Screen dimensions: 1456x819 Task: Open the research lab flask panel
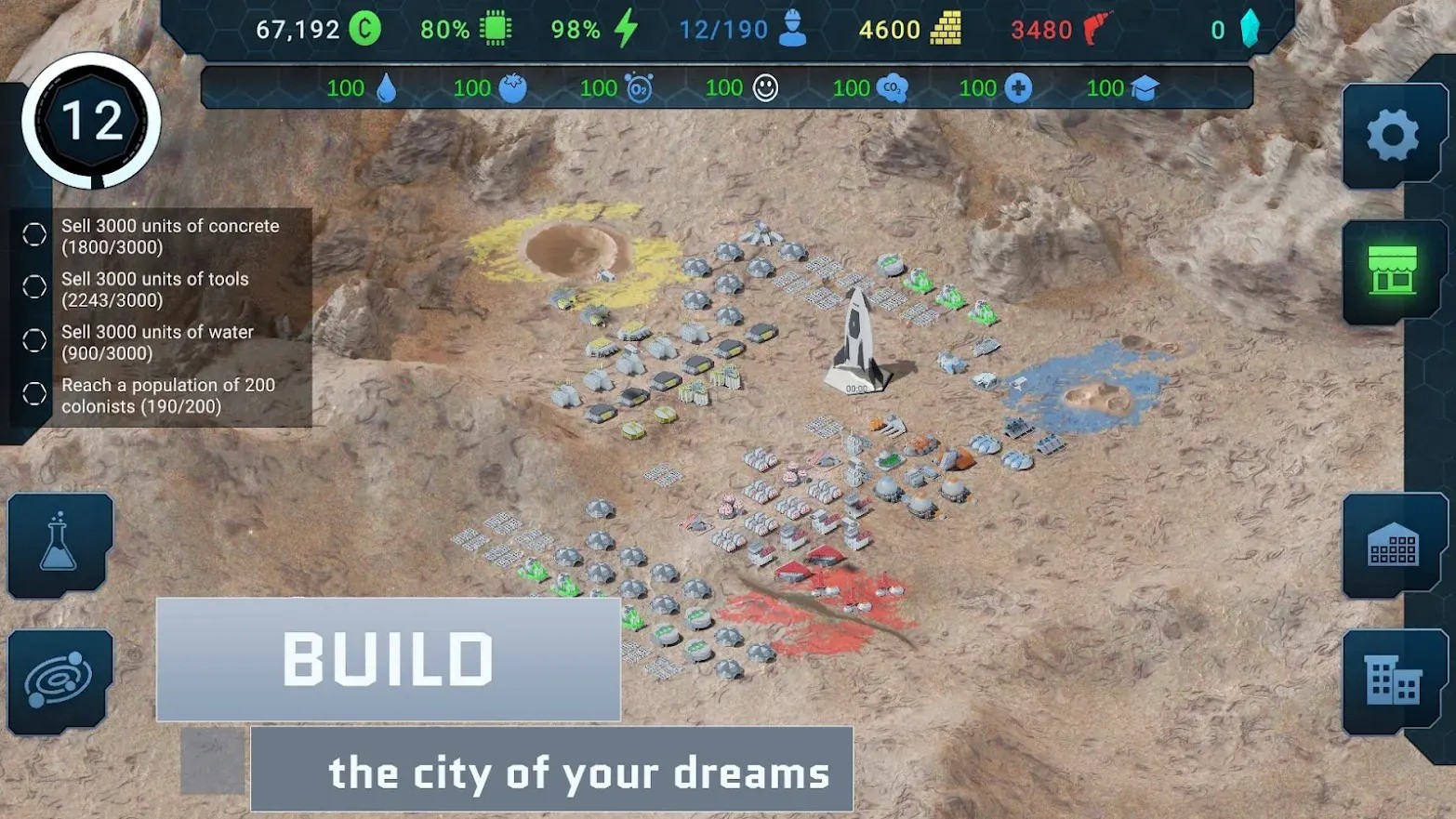59,545
